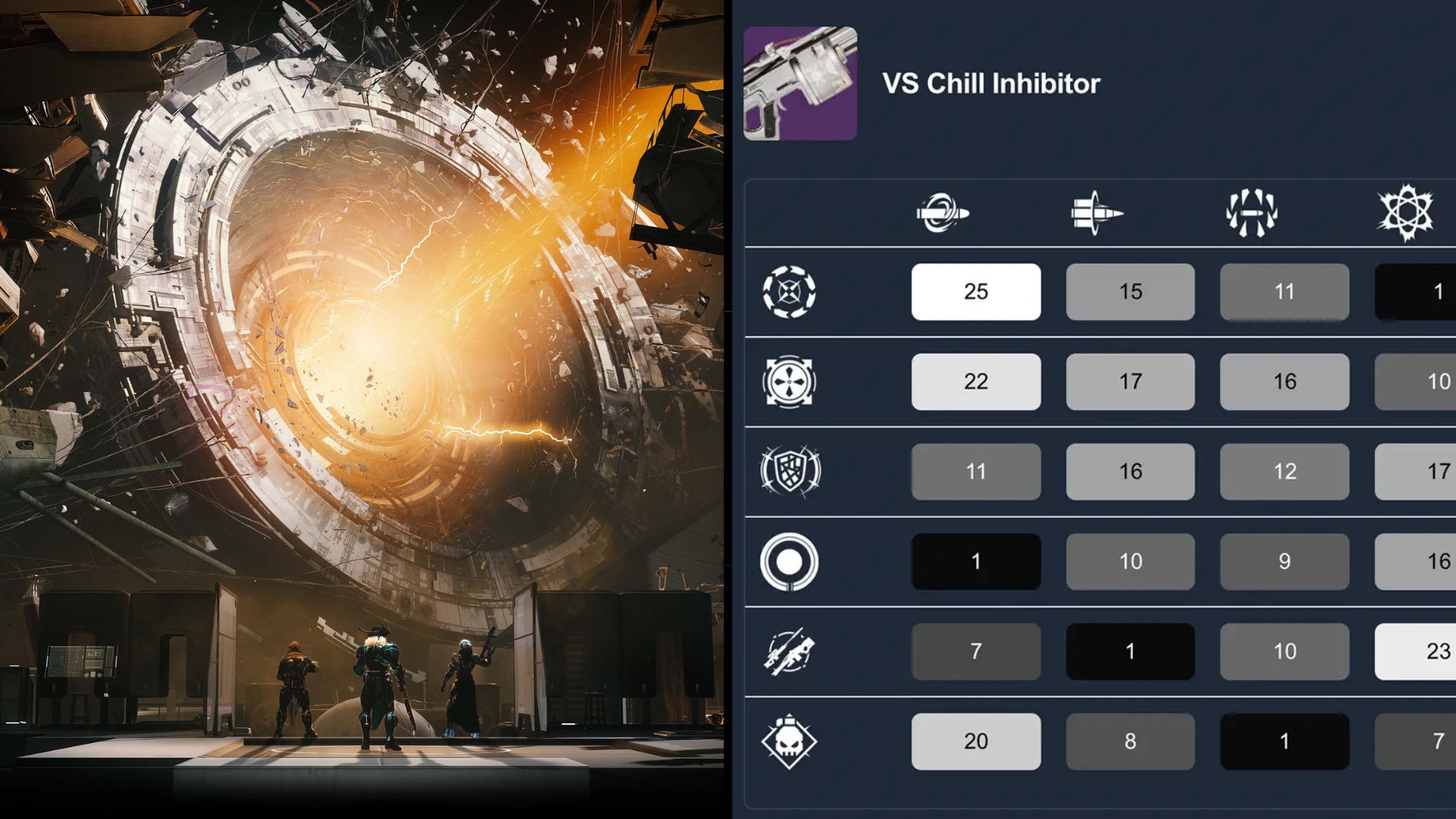Click the VS Chill Inhibitor title text
This screenshot has width=1456, height=819.
tap(990, 83)
